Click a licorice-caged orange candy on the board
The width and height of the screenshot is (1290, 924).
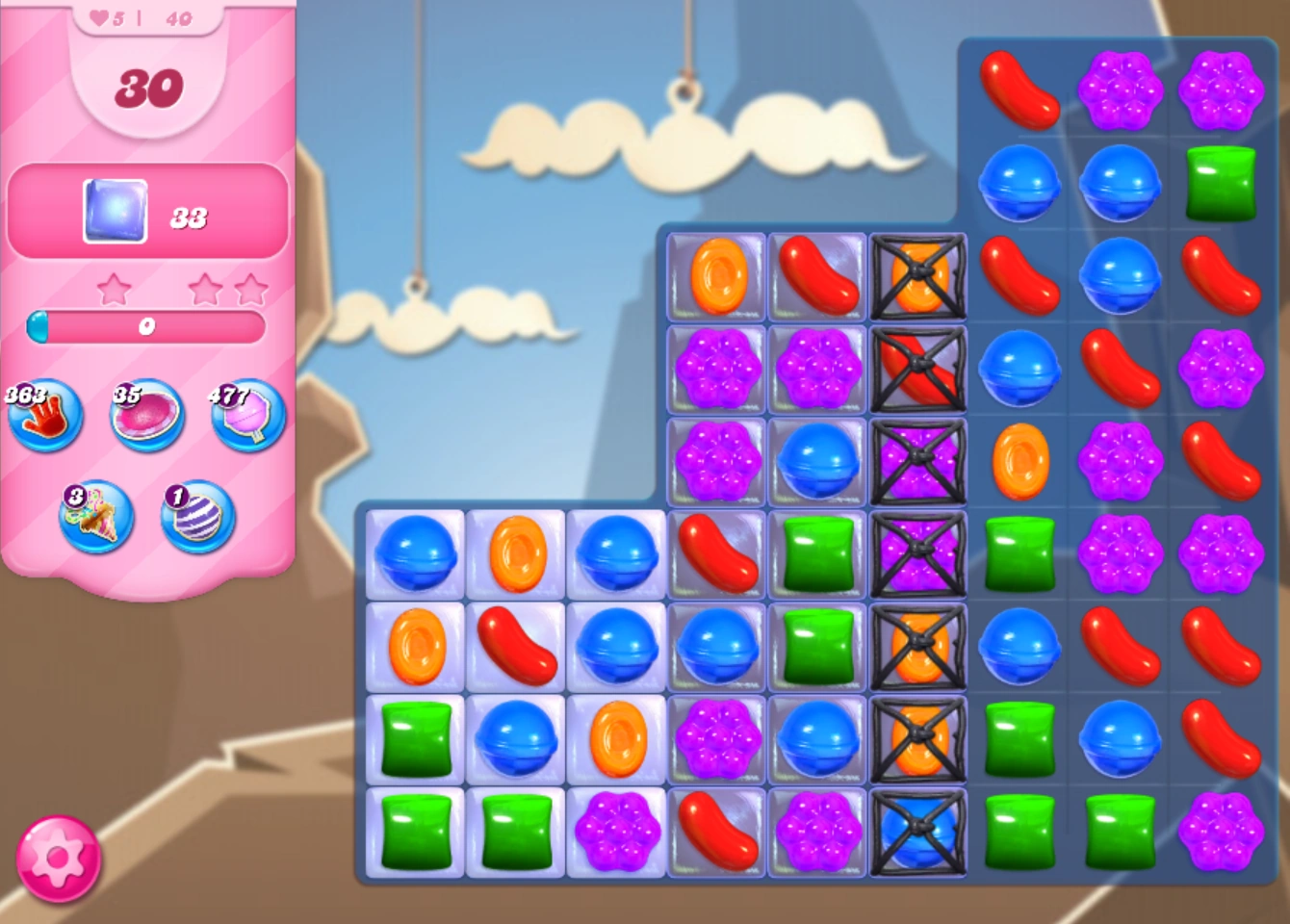[918, 278]
